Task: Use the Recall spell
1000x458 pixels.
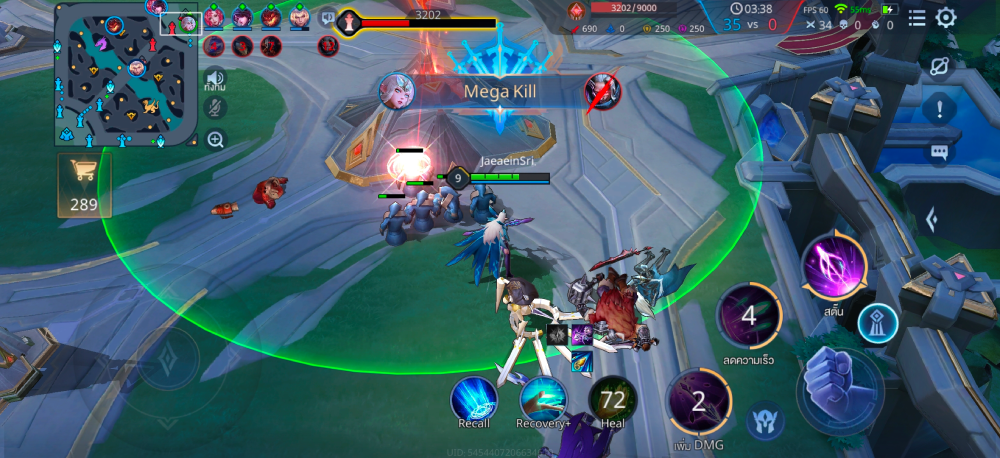Action: [x=474, y=398]
